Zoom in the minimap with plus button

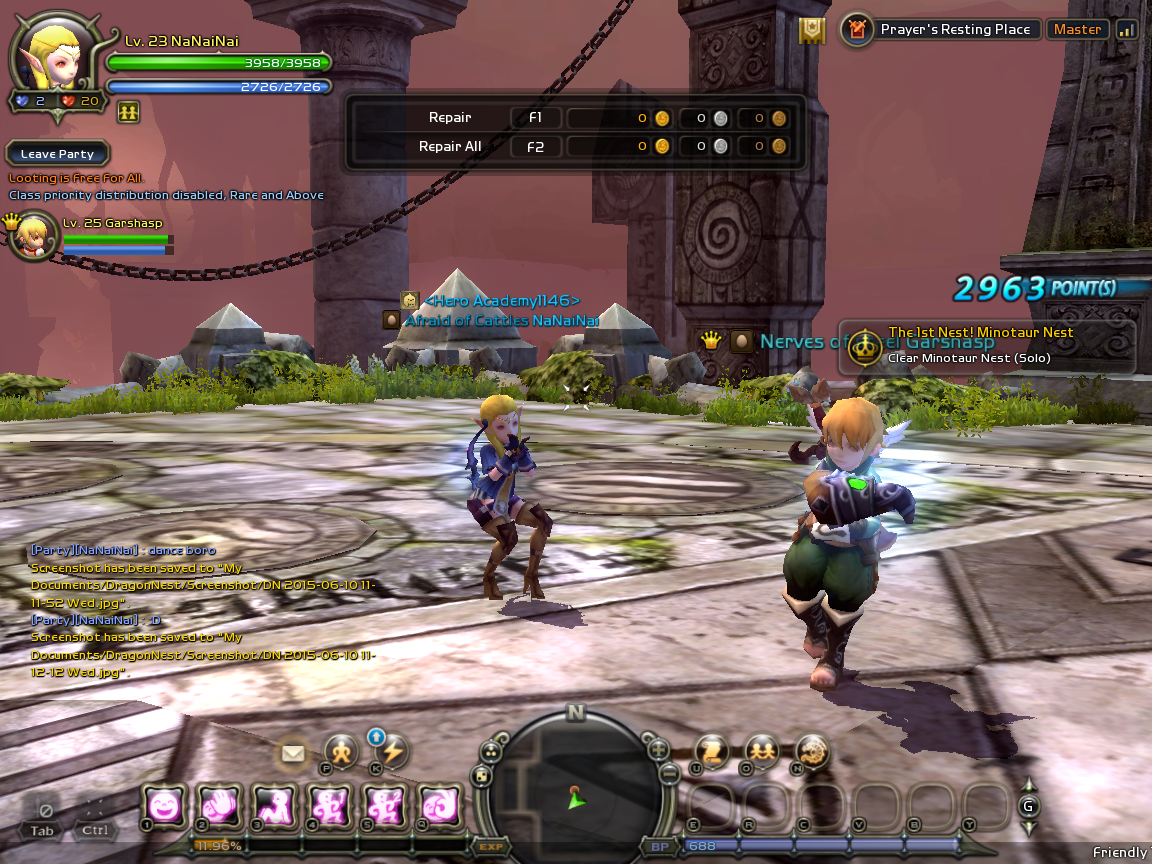[x=658, y=749]
